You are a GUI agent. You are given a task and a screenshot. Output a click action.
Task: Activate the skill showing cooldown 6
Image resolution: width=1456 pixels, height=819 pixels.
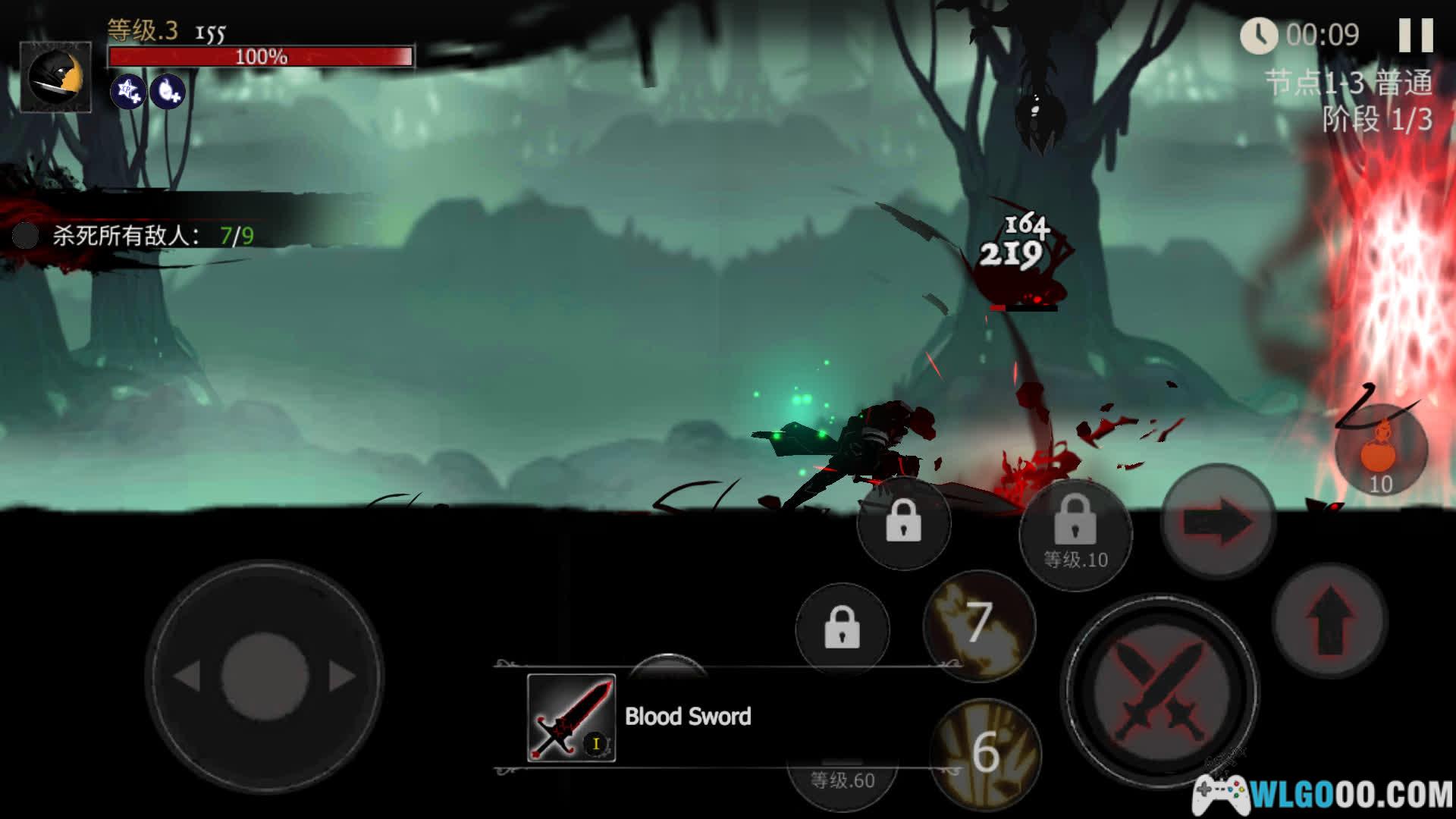pyautogui.click(x=985, y=751)
